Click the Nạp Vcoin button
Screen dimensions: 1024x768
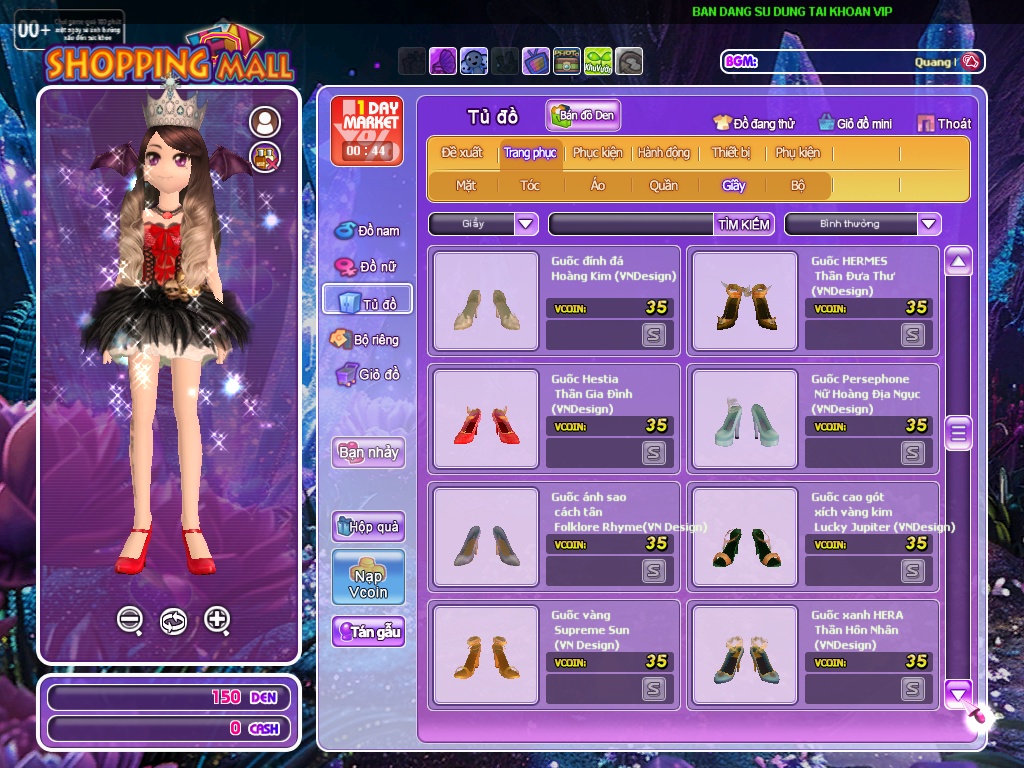point(368,577)
